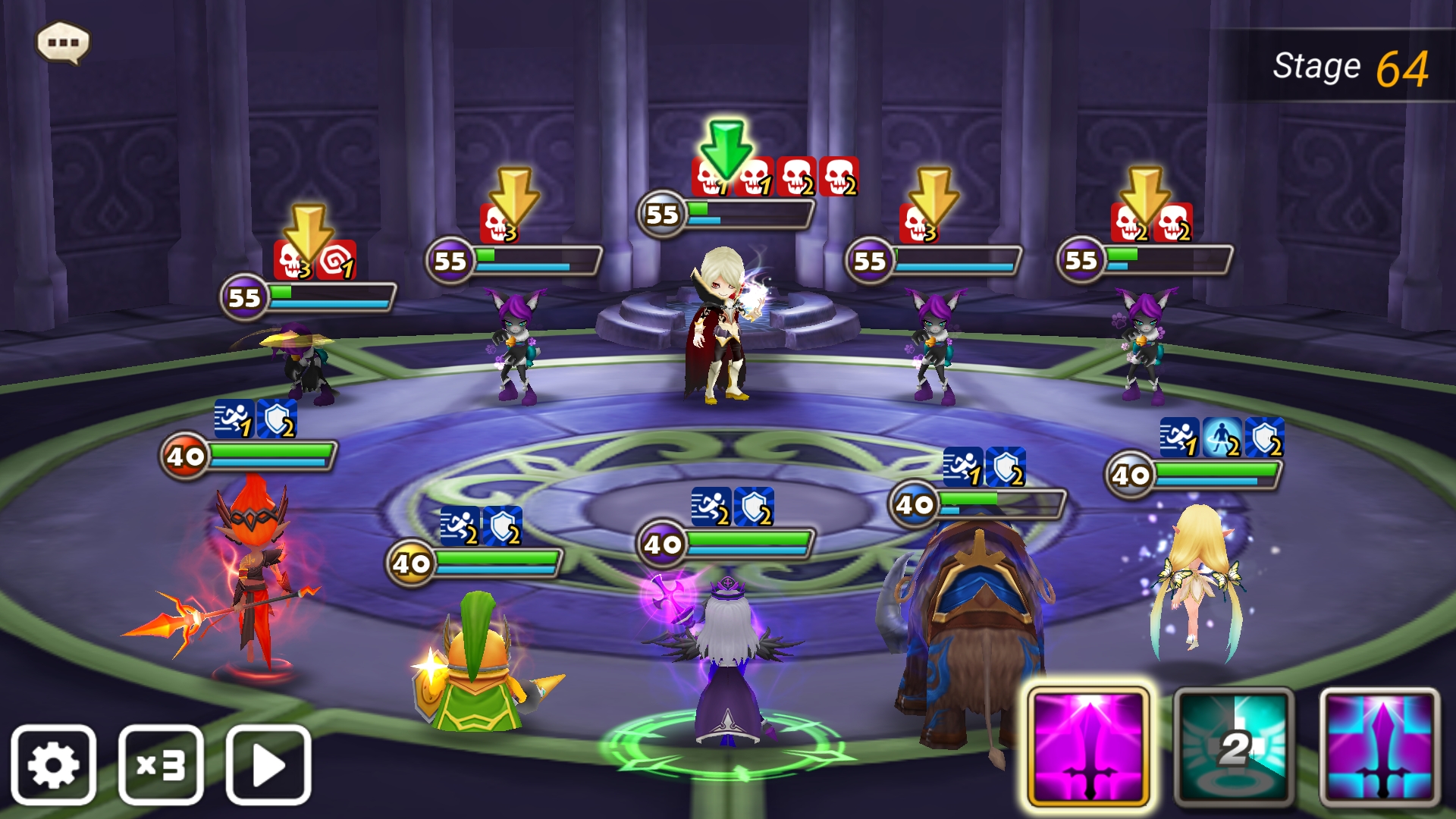Target the enemy under the green arrow

pos(720,326)
